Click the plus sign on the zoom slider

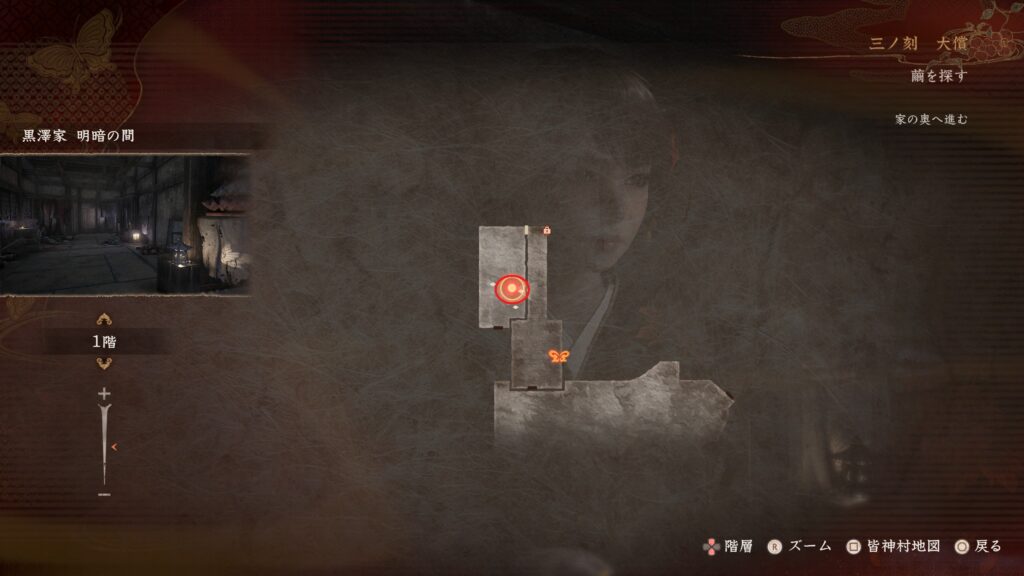point(104,395)
